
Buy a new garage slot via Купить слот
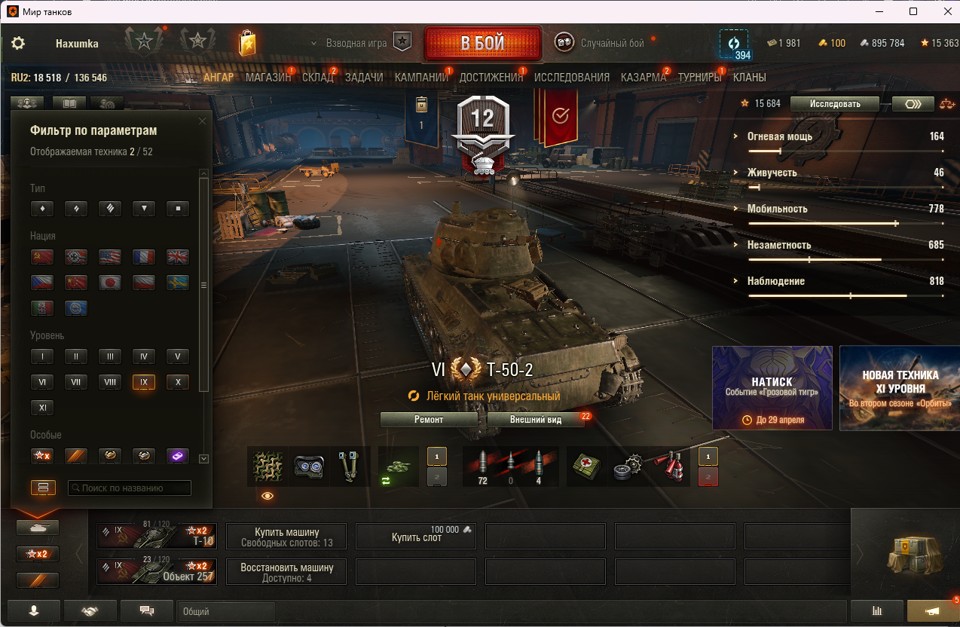(x=416, y=537)
